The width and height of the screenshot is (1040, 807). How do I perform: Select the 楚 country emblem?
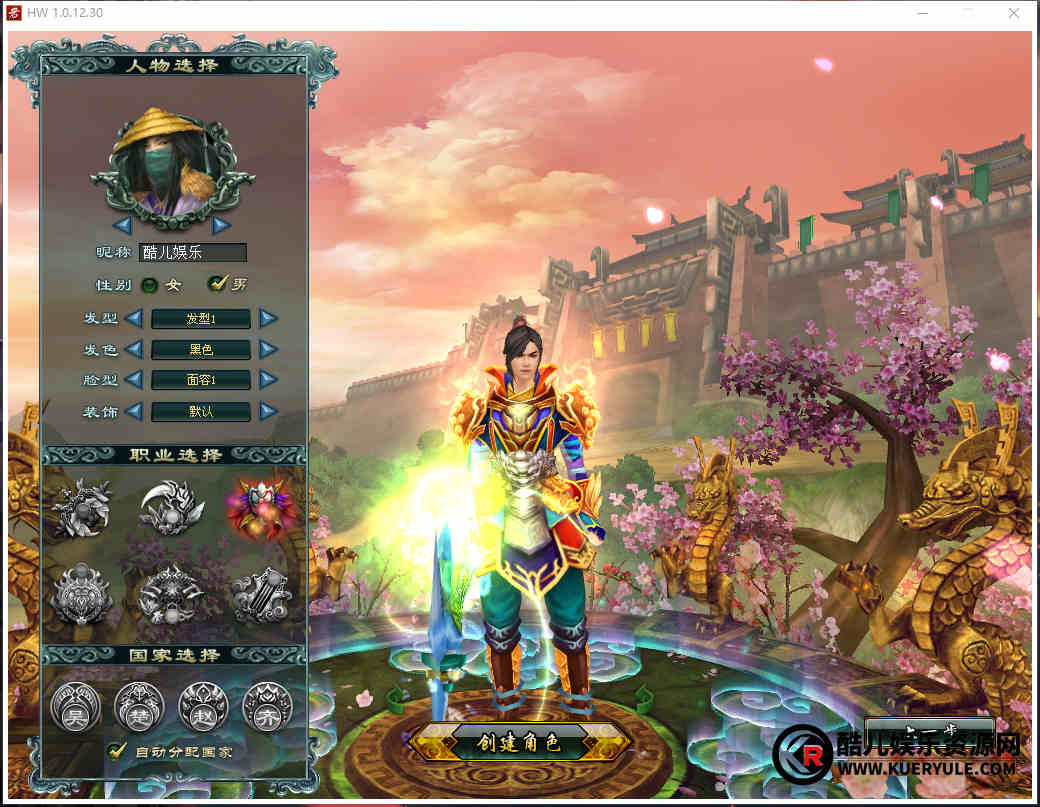(138, 707)
